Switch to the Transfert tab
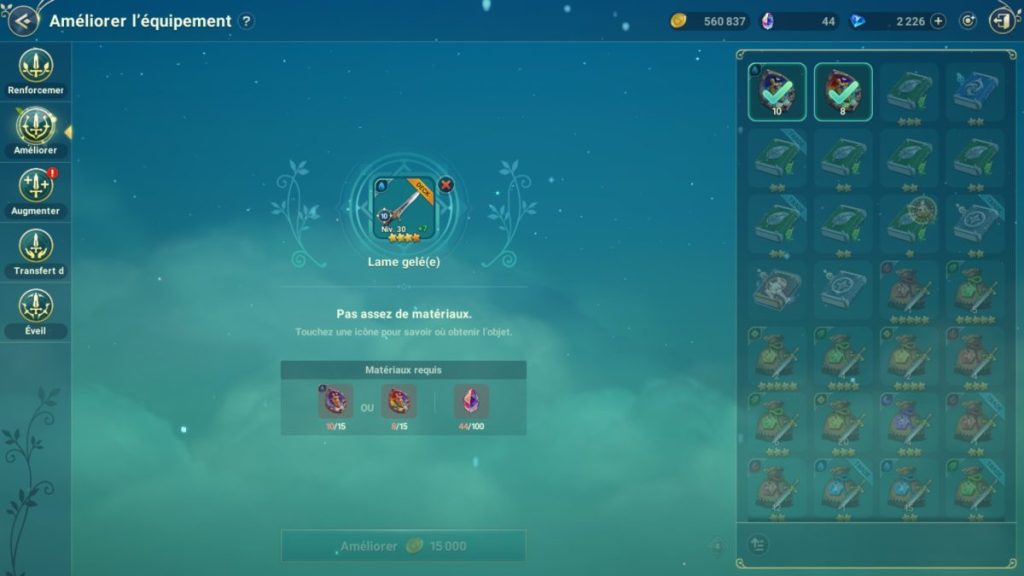 click(36, 252)
